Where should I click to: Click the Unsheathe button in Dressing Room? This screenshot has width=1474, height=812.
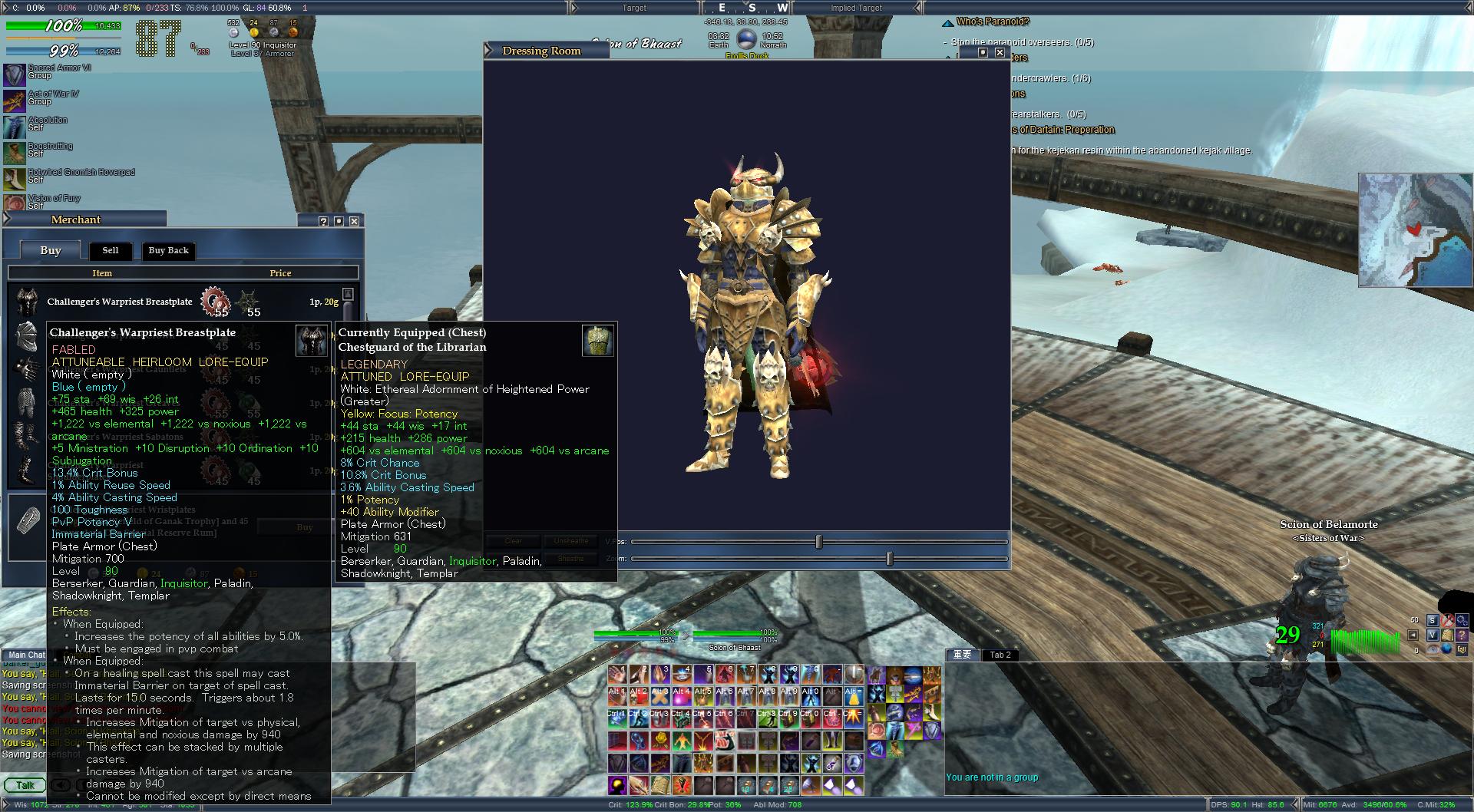tap(570, 541)
